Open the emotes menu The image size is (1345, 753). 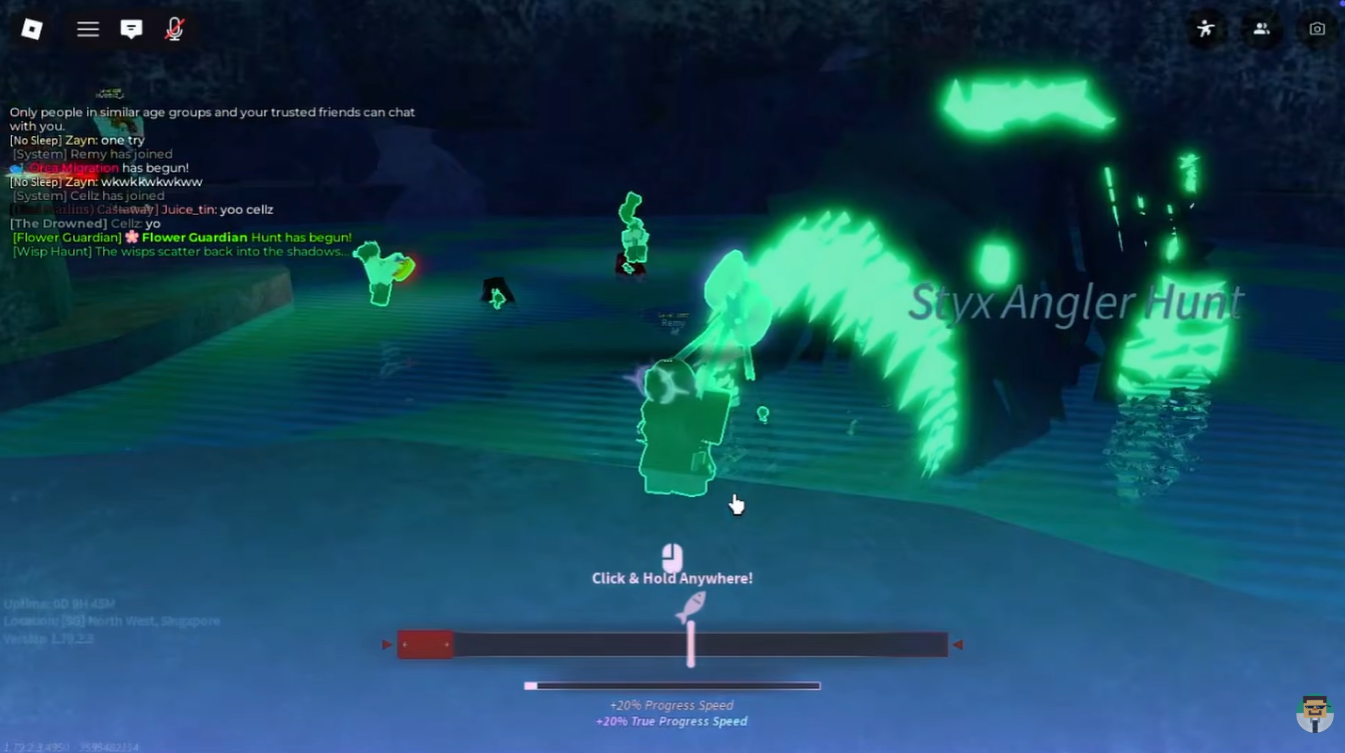pyautogui.click(x=1206, y=29)
